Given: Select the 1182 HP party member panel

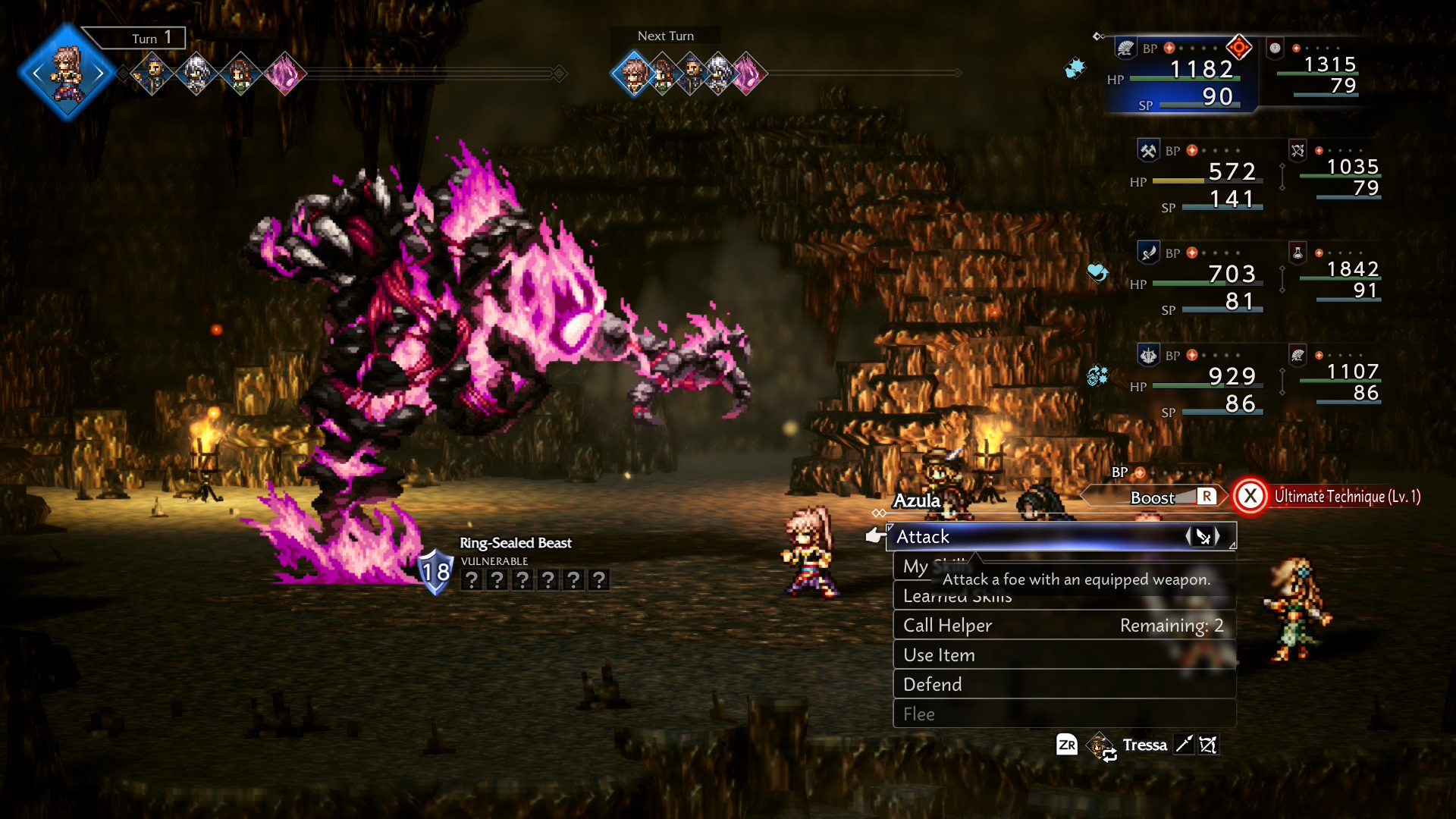Looking at the screenshot, I should [x=1181, y=76].
